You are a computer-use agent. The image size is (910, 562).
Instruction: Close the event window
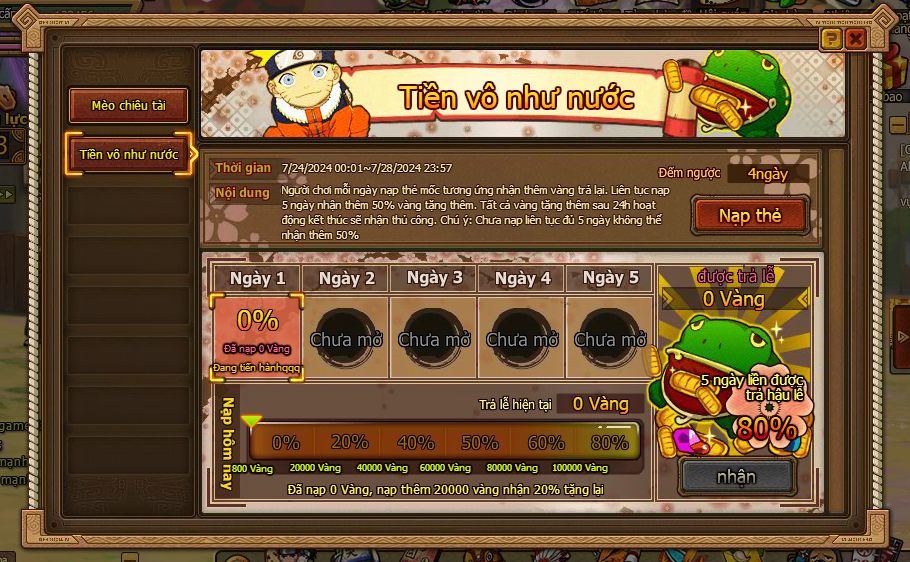(855, 39)
